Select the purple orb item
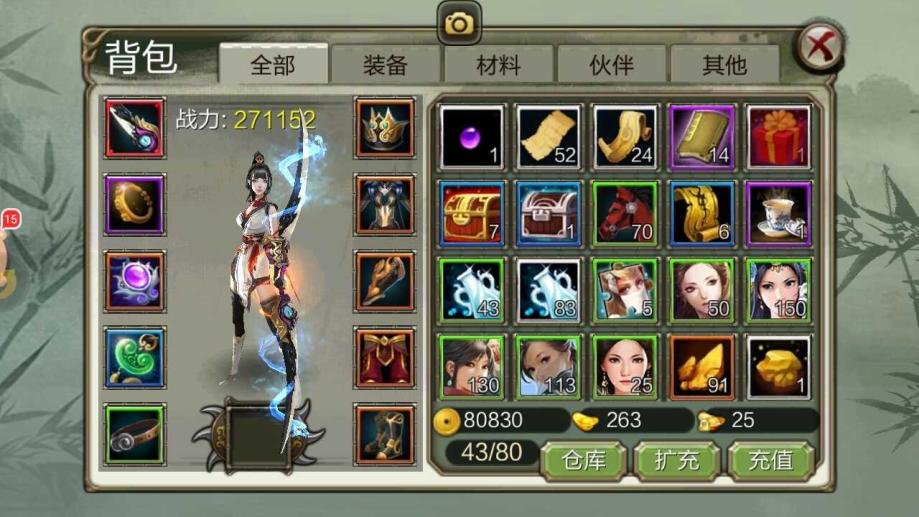The width and height of the screenshot is (919, 517). point(472,137)
